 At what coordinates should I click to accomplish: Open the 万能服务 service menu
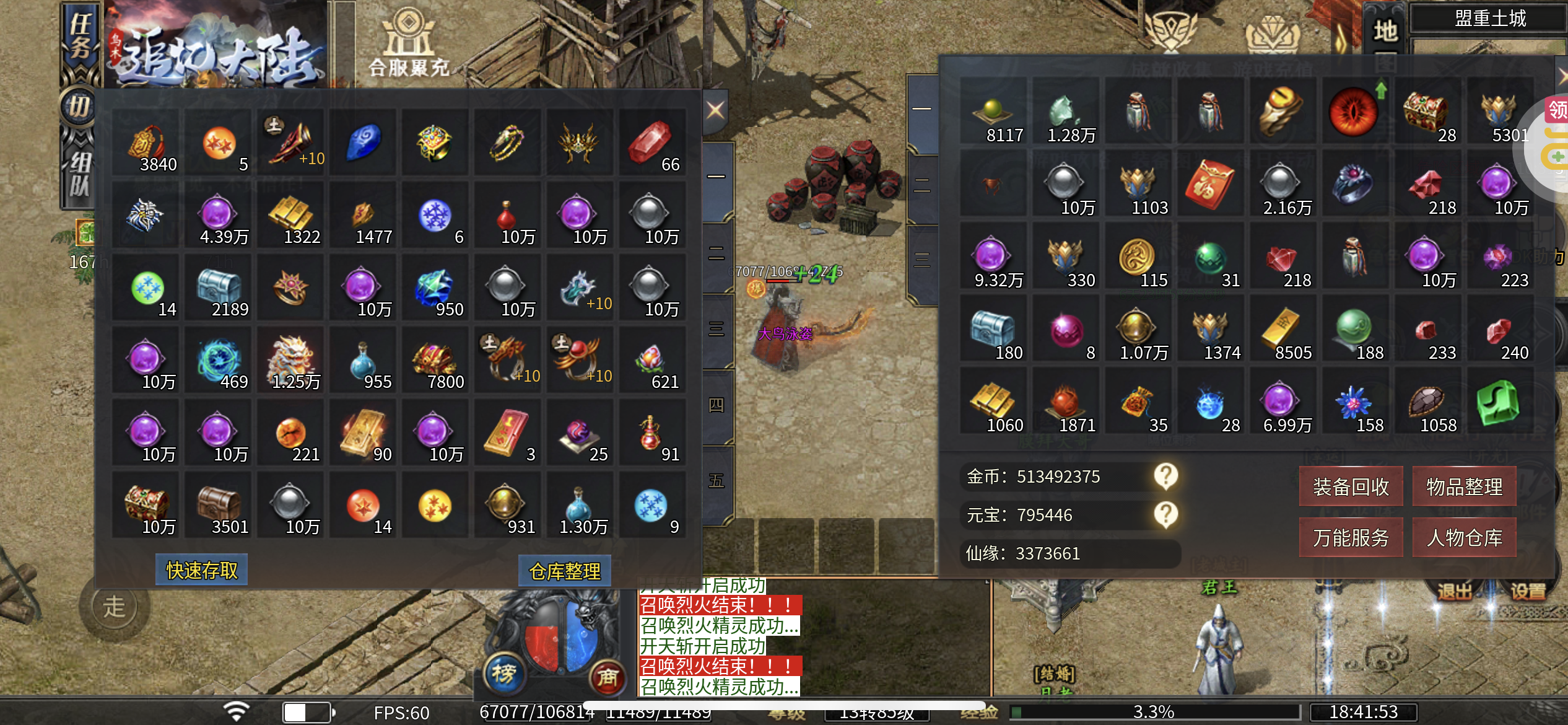point(1351,537)
